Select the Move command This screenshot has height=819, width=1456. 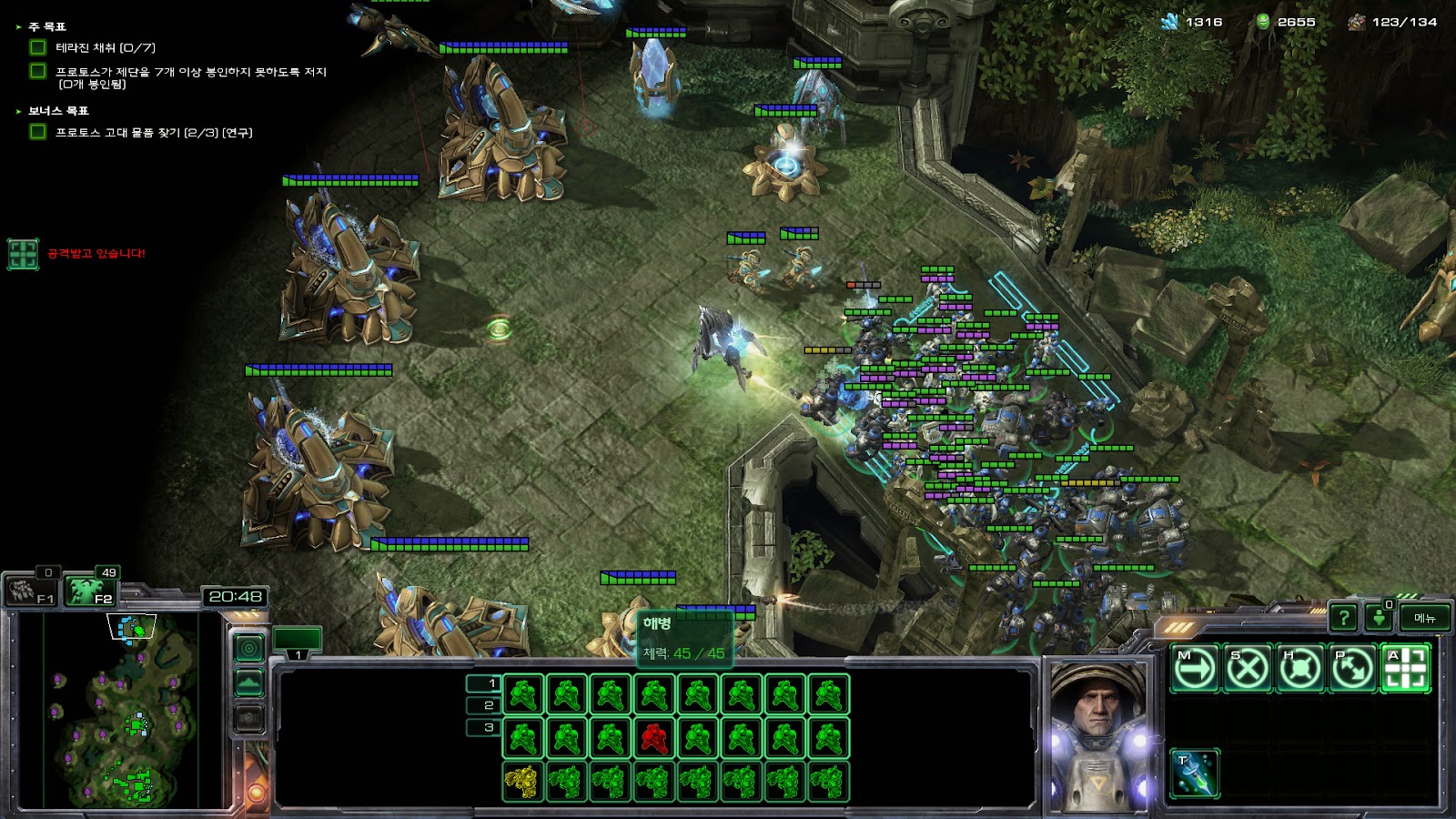pos(1194,669)
